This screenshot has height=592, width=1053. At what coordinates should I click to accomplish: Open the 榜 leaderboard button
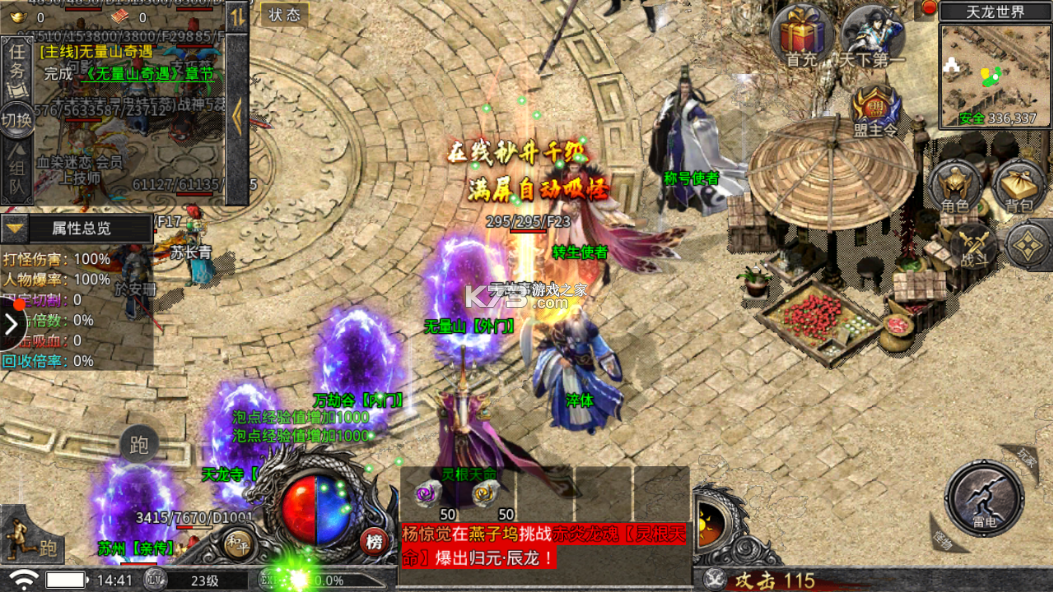click(x=374, y=541)
